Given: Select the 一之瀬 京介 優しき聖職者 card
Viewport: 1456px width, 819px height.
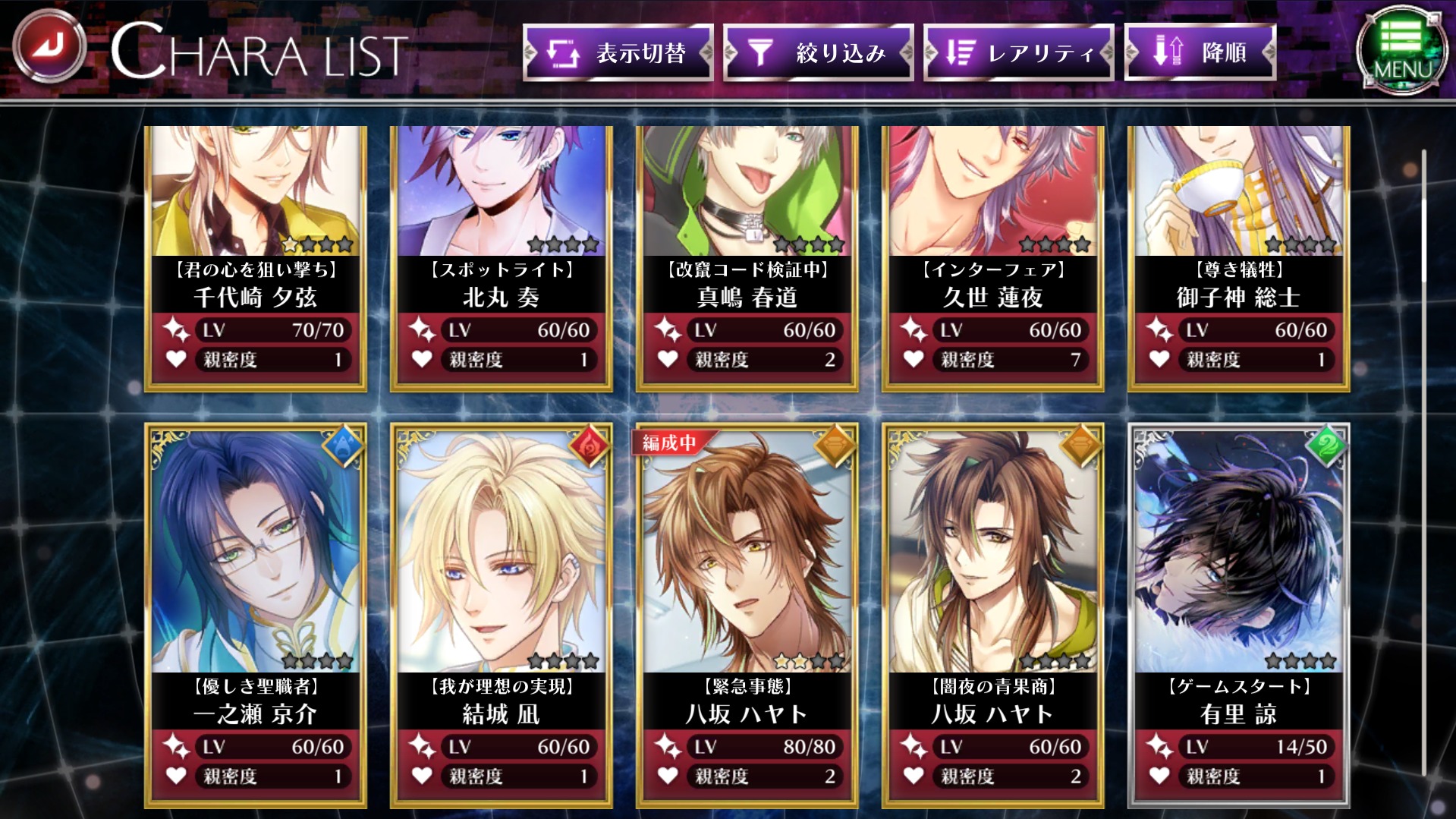Looking at the screenshot, I should [256, 615].
